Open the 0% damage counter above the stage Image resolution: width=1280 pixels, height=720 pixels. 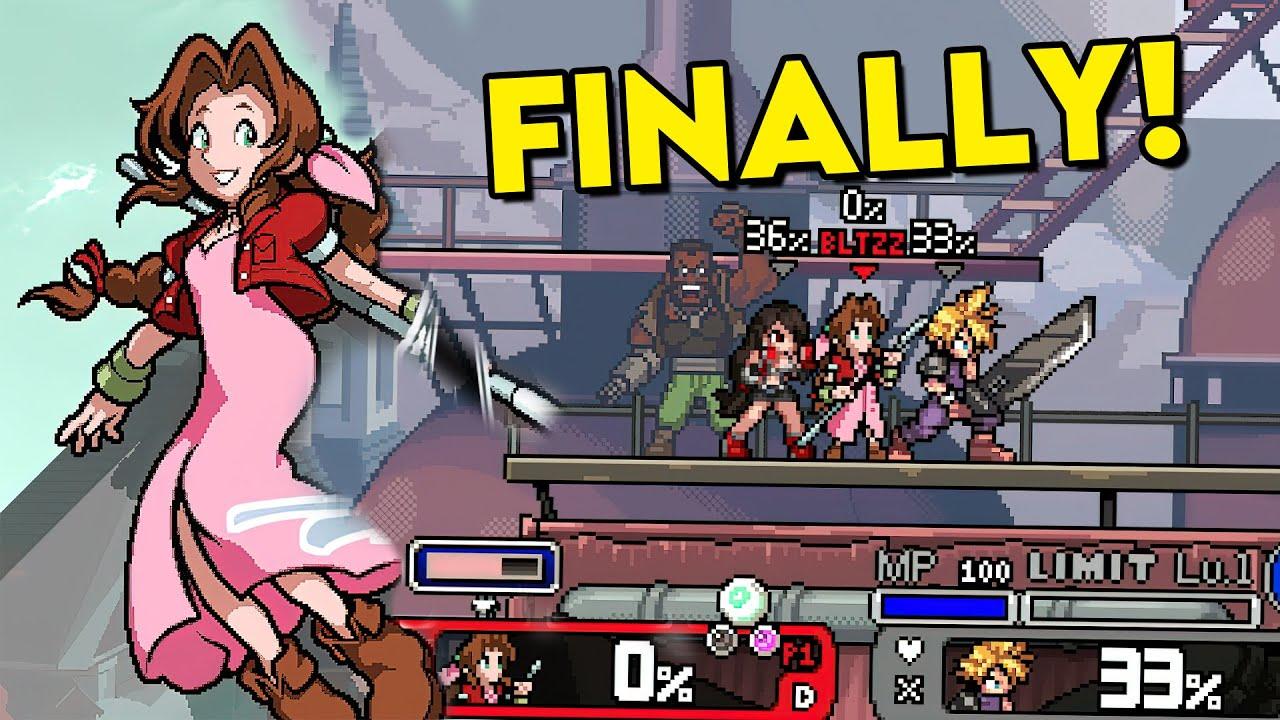coord(862,207)
